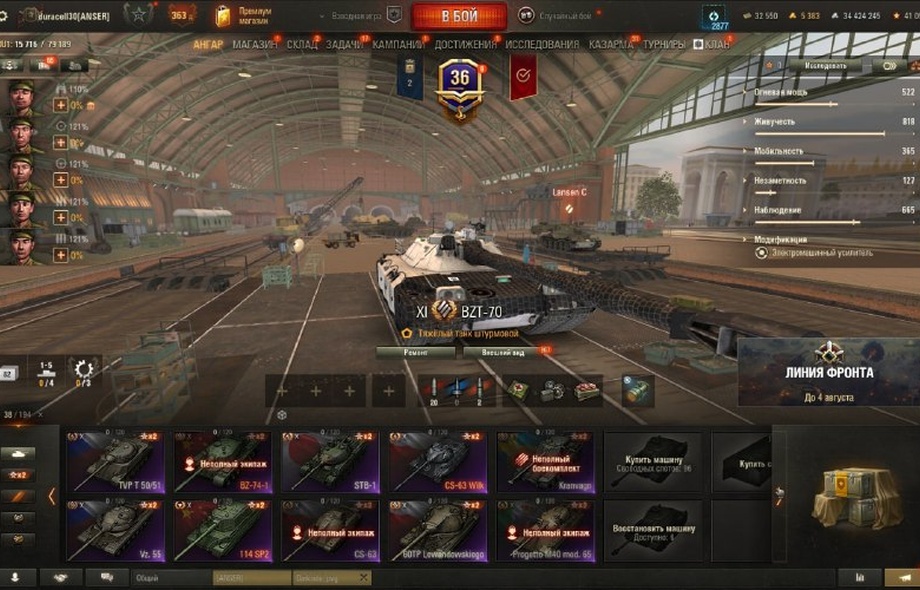Open the ЗАДАЧИ tab
920x590 pixels.
(x=345, y=44)
